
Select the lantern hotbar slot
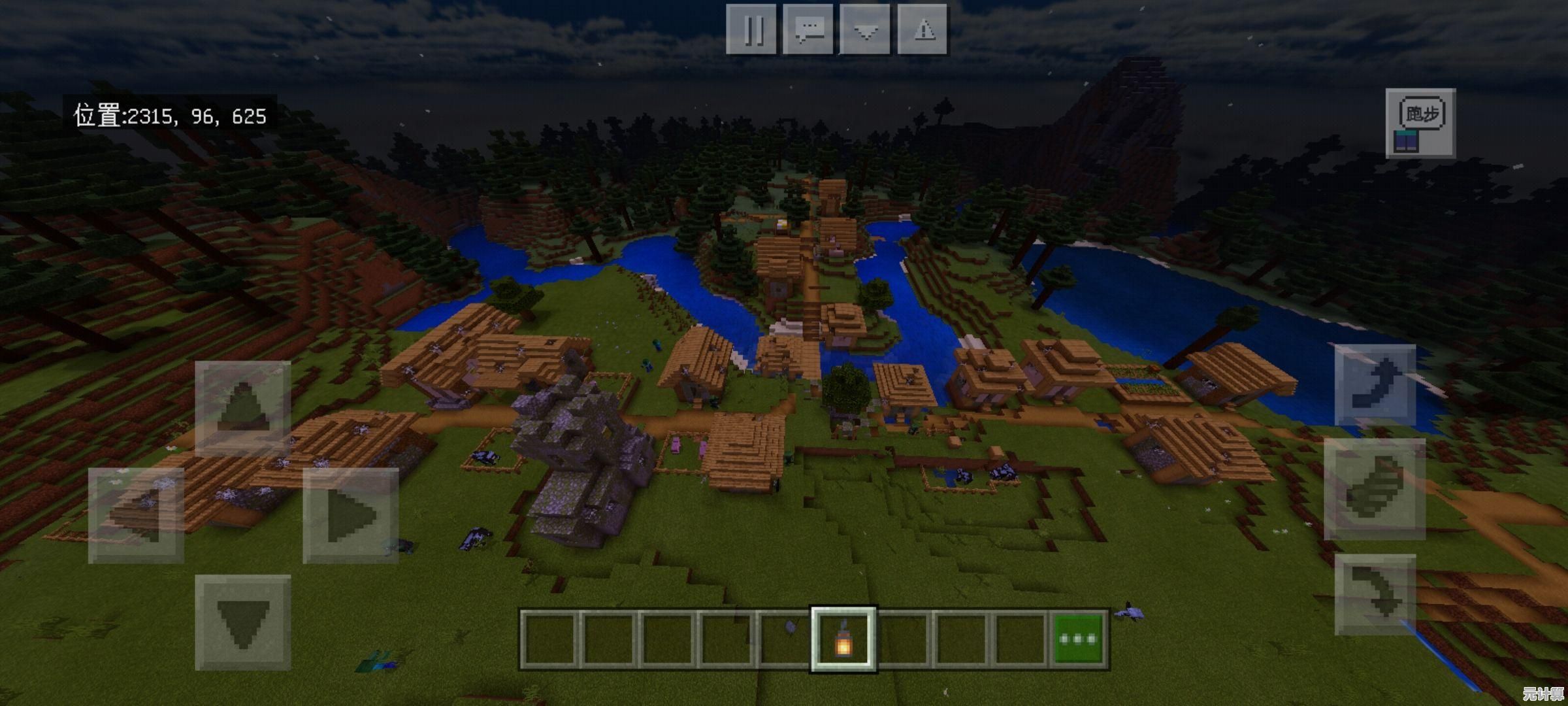click(x=843, y=639)
